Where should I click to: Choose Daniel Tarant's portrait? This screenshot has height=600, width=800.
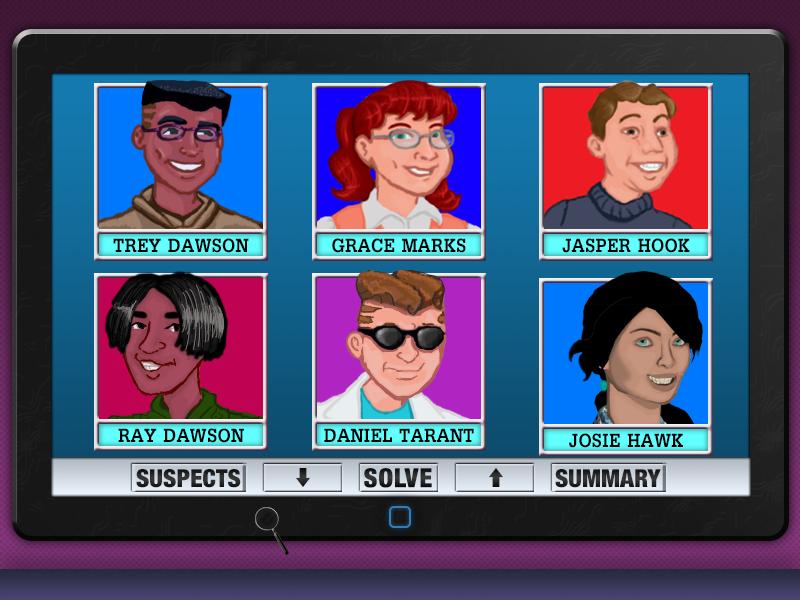[398, 346]
